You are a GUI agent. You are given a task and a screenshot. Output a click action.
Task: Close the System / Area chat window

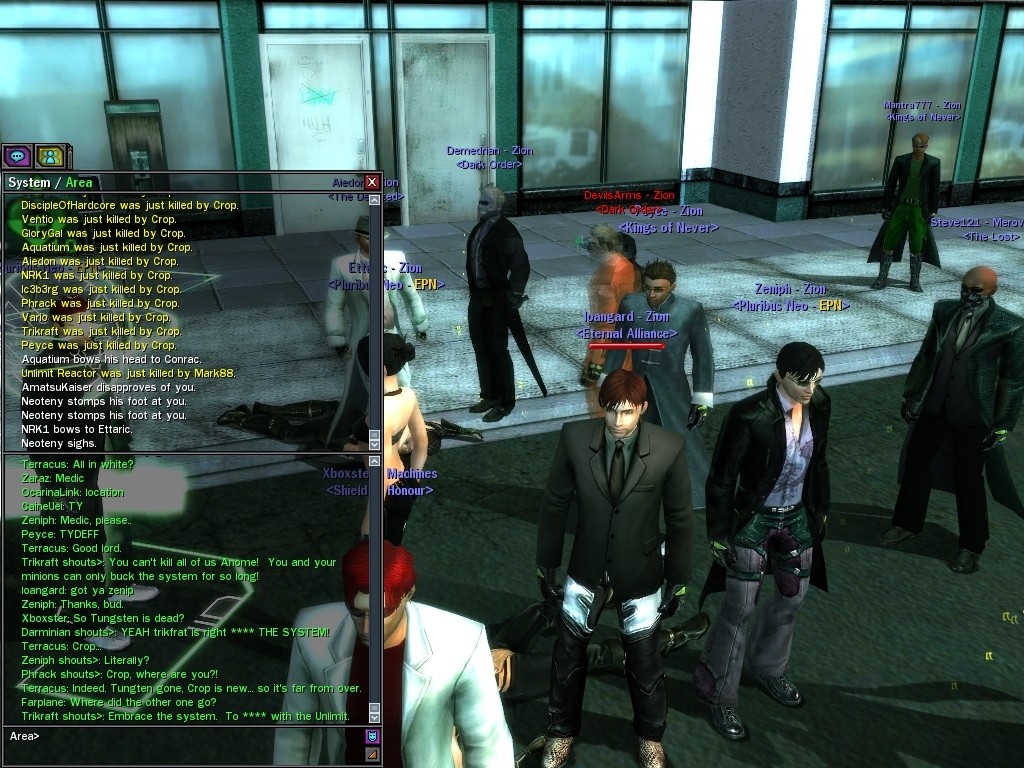point(372,182)
